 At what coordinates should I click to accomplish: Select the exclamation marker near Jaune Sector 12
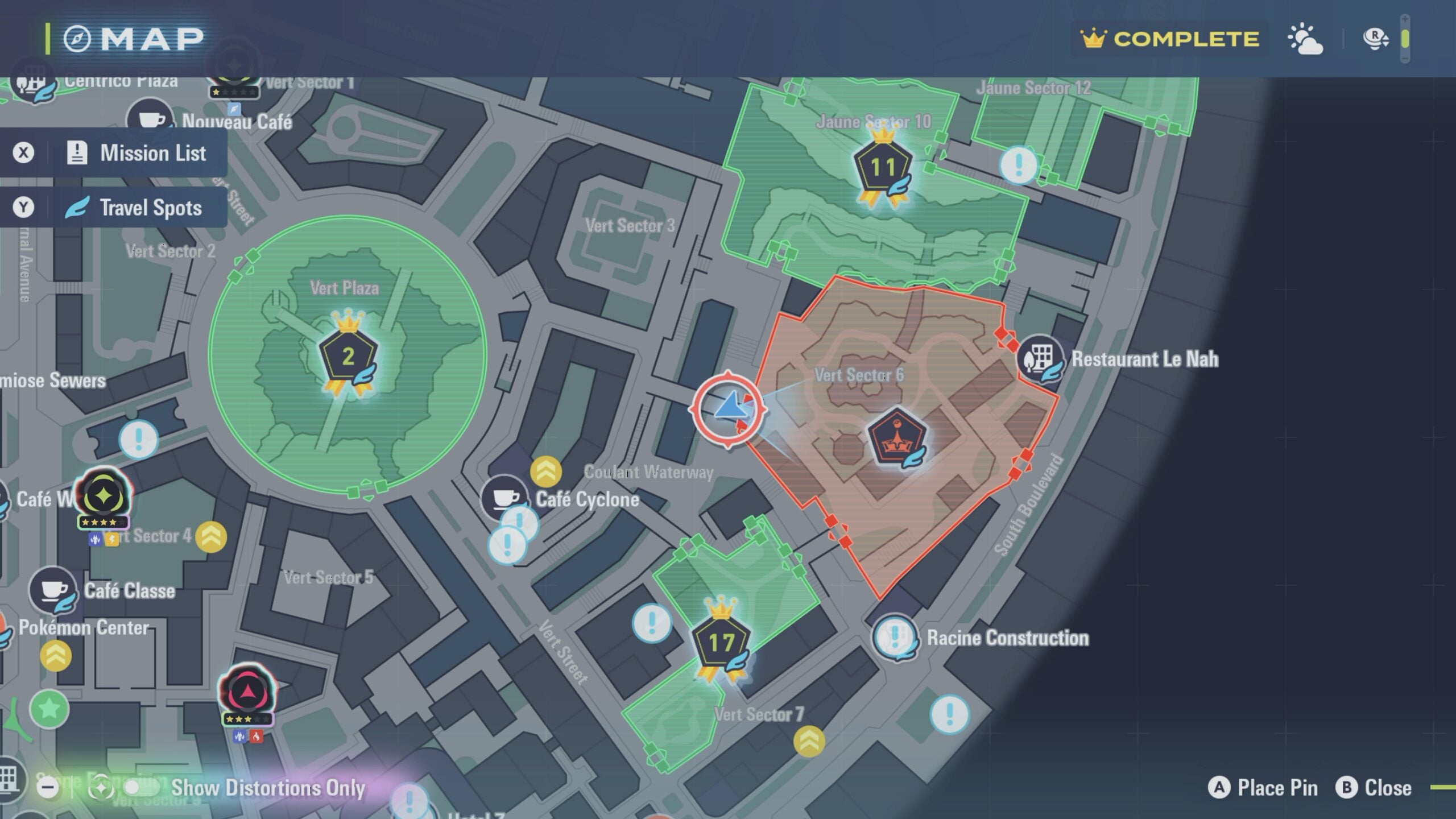1018,165
